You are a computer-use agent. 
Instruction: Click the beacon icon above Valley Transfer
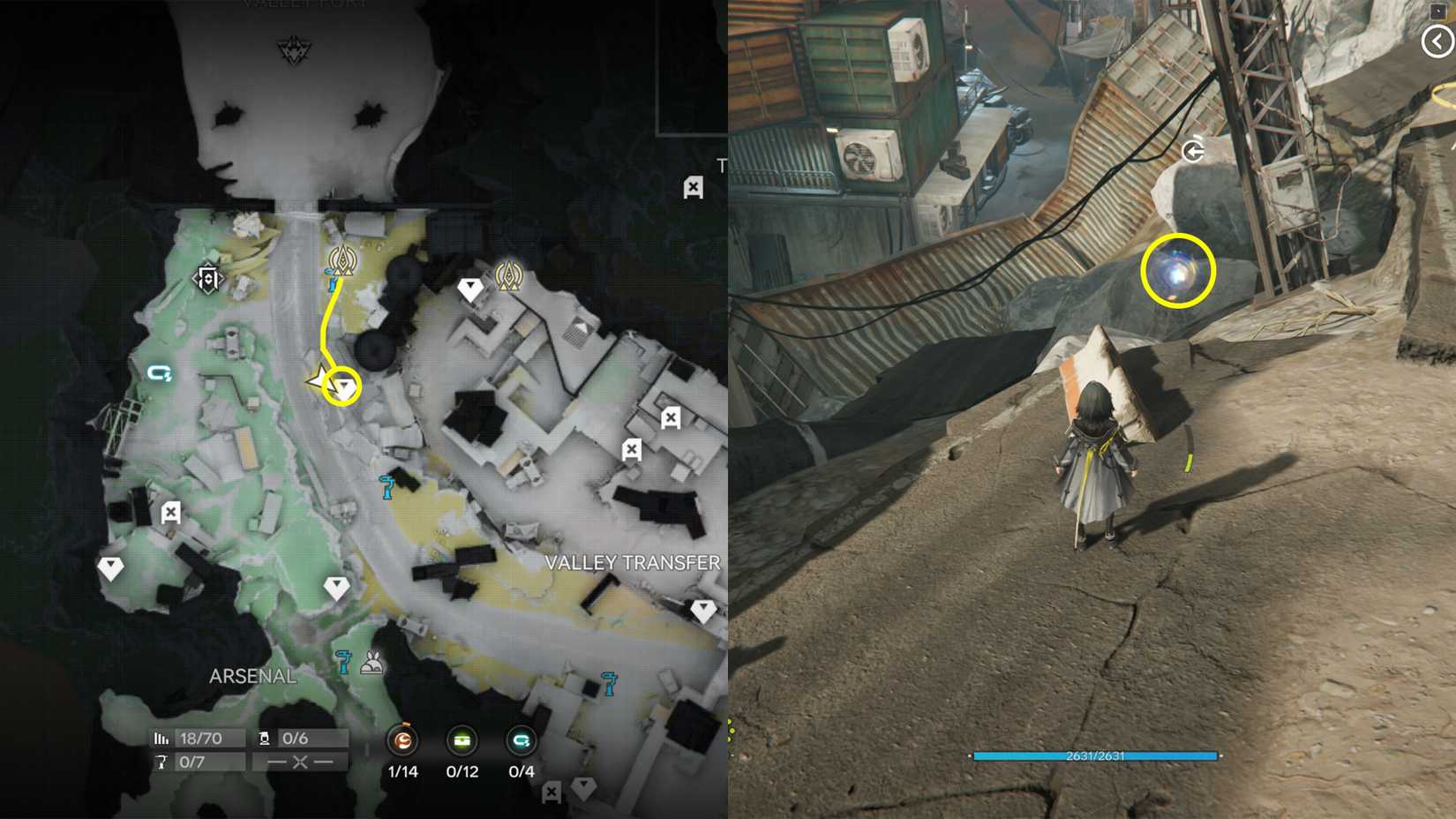click(510, 276)
